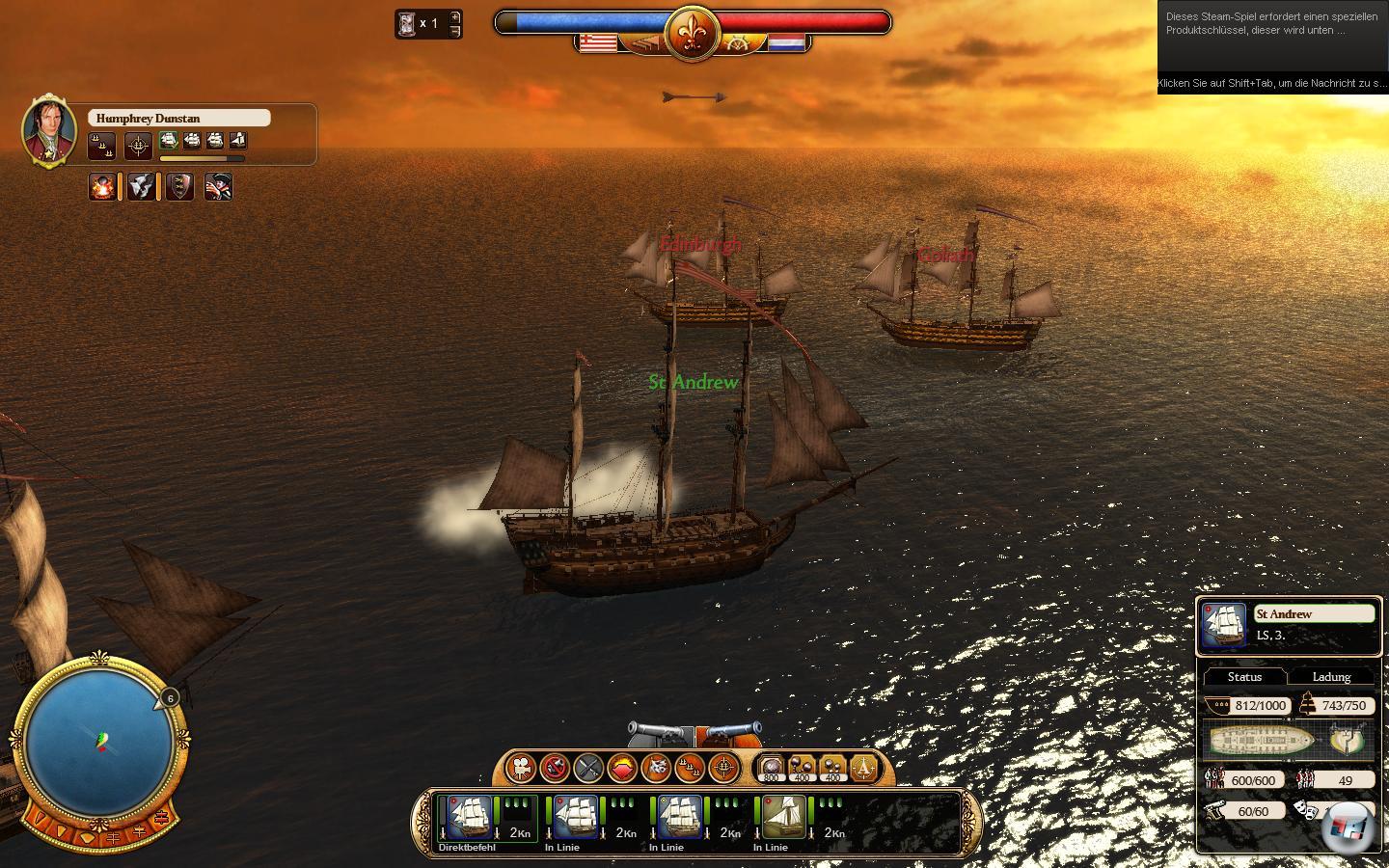1389x868 pixels.
Task: Switch to the Ladung tab
Action: (x=1331, y=677)
